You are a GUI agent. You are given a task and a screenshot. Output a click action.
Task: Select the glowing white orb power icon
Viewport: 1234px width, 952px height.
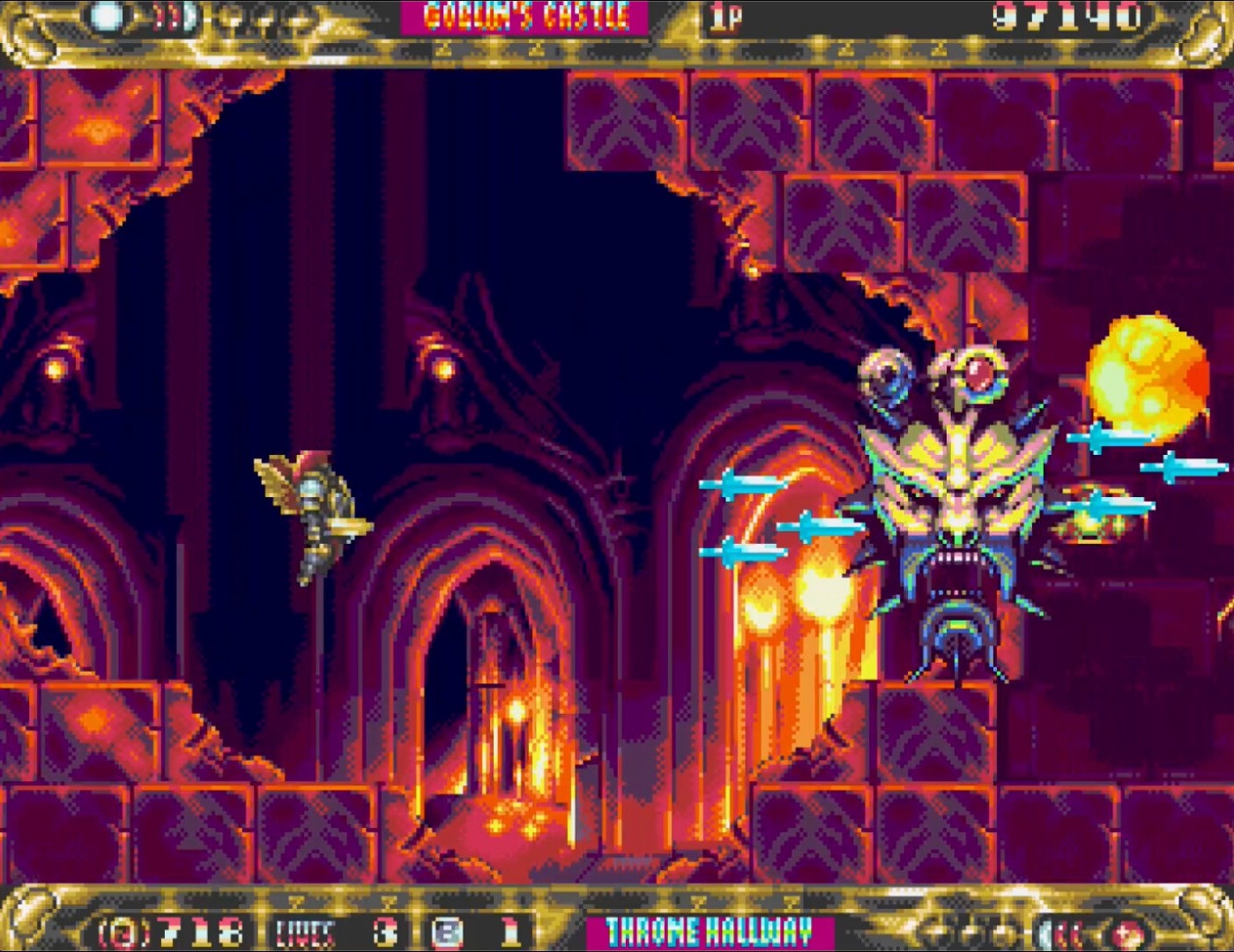(x=108, y=16)
